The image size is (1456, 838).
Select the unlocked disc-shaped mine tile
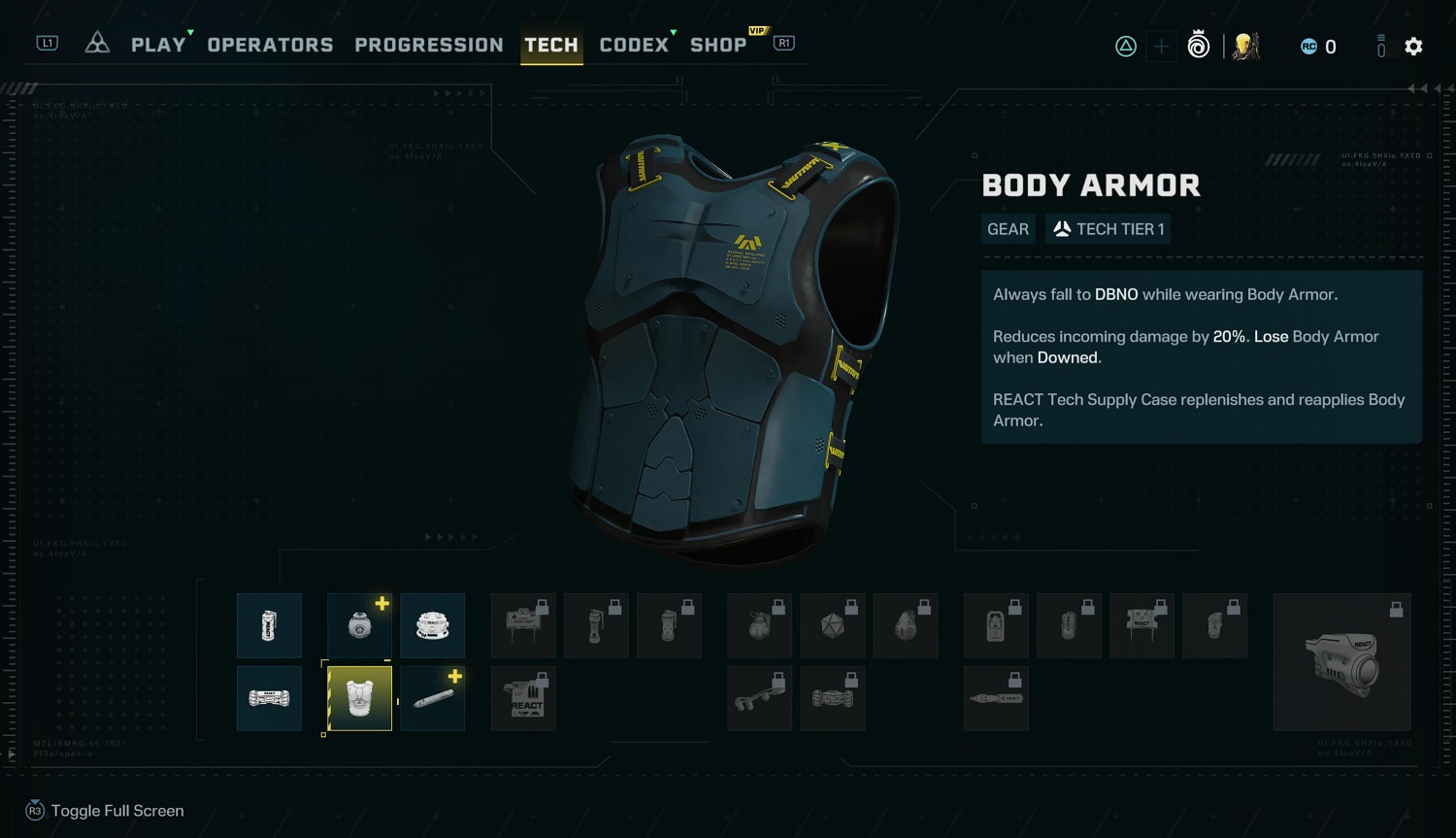[x=432, y=625]
